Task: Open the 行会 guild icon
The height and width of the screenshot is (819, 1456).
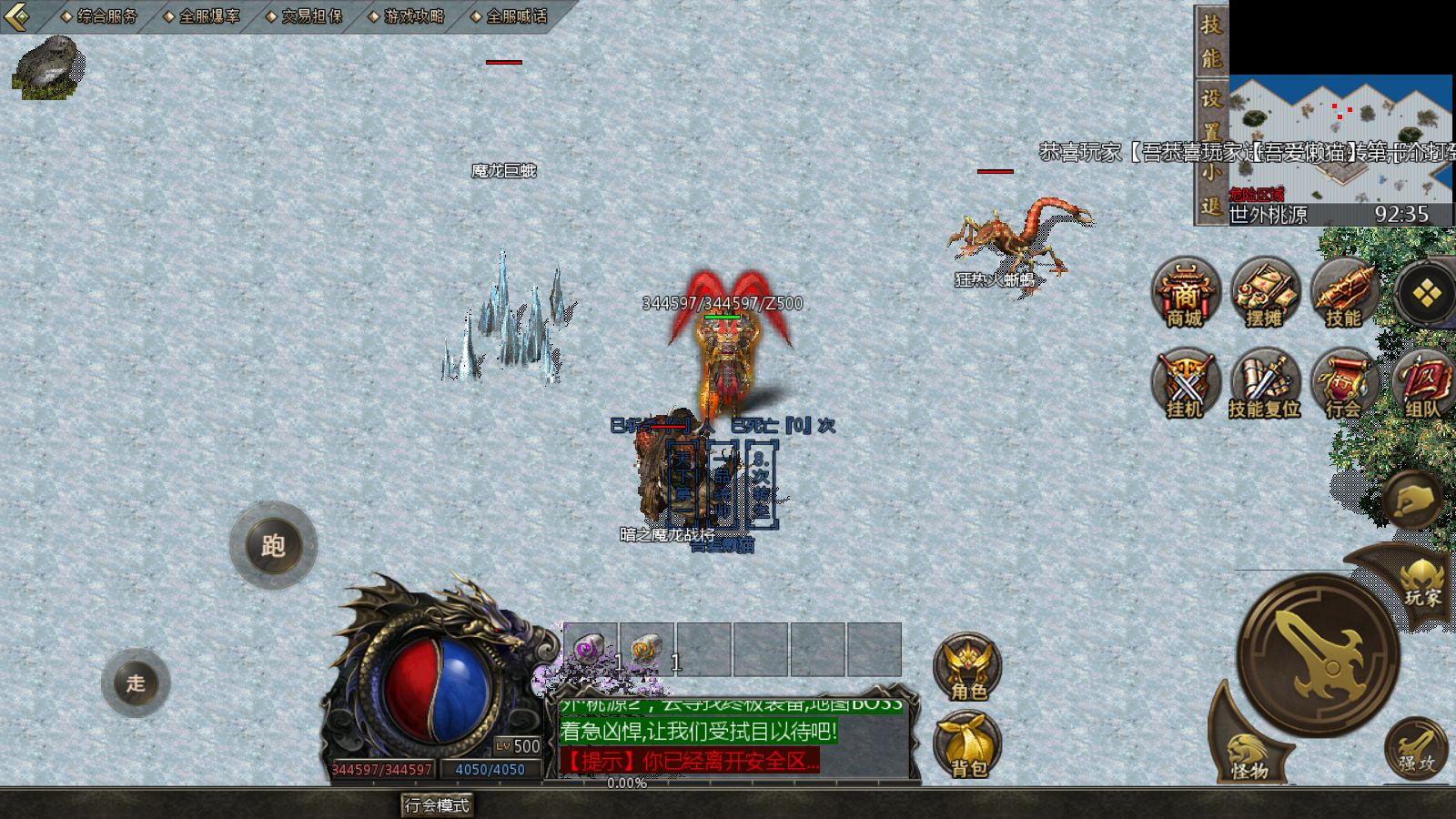Action: [x=1345, y=382]
